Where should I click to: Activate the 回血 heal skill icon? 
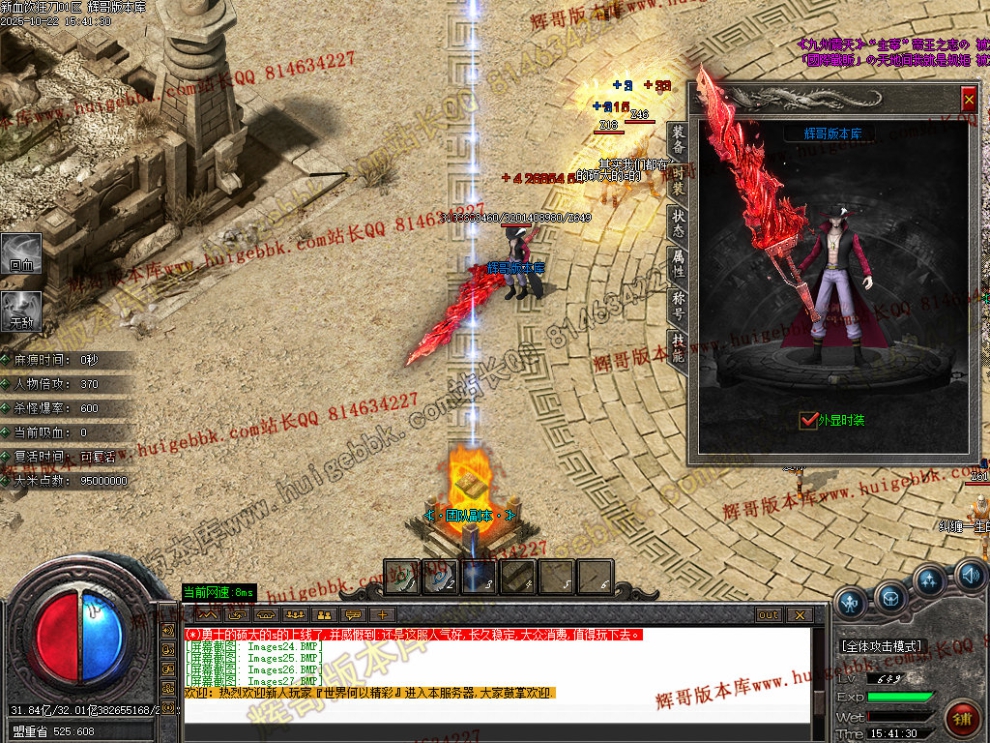[x=21, y=255]
